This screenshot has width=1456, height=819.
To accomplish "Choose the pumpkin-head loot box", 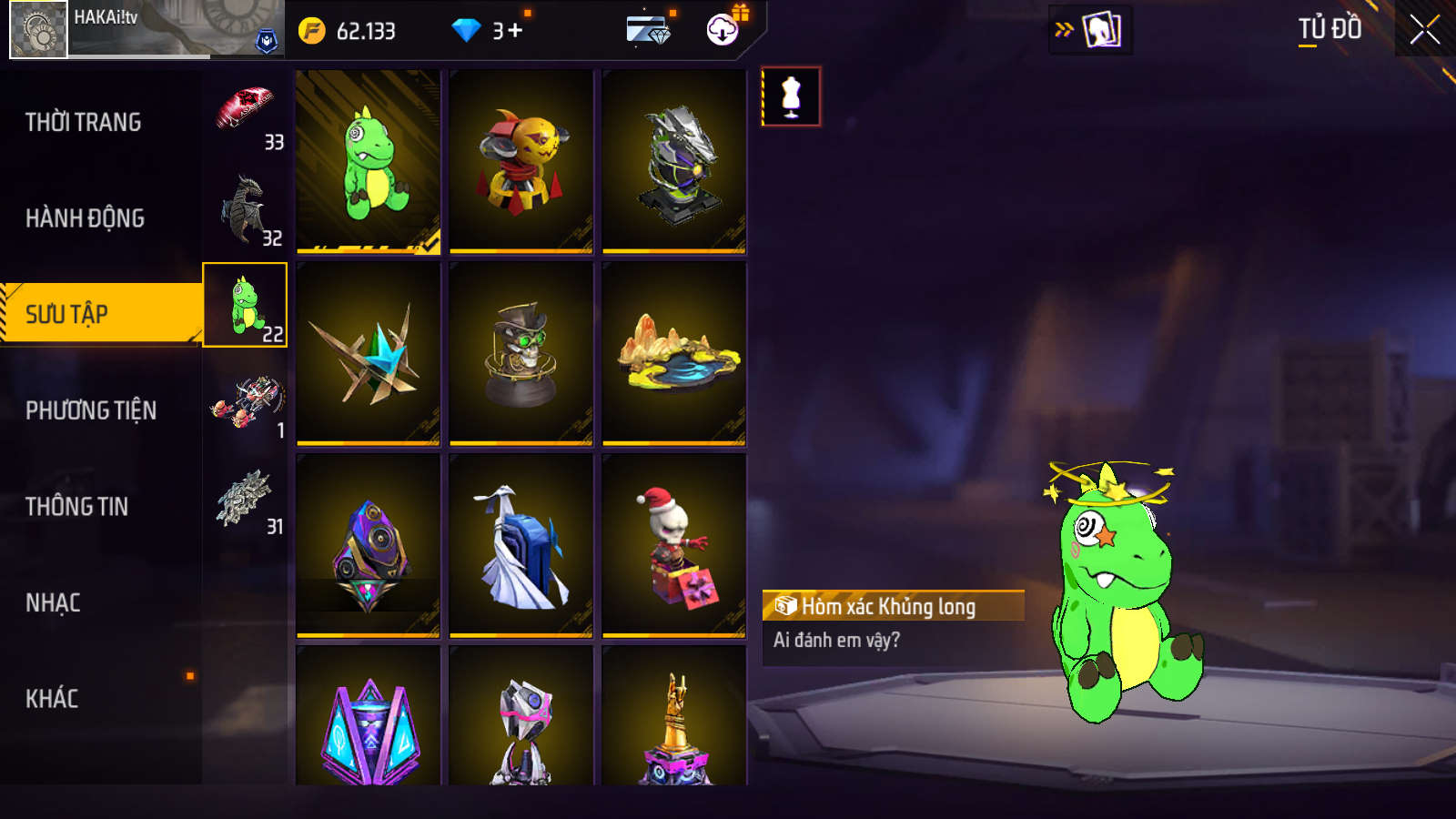I will 521,161.
